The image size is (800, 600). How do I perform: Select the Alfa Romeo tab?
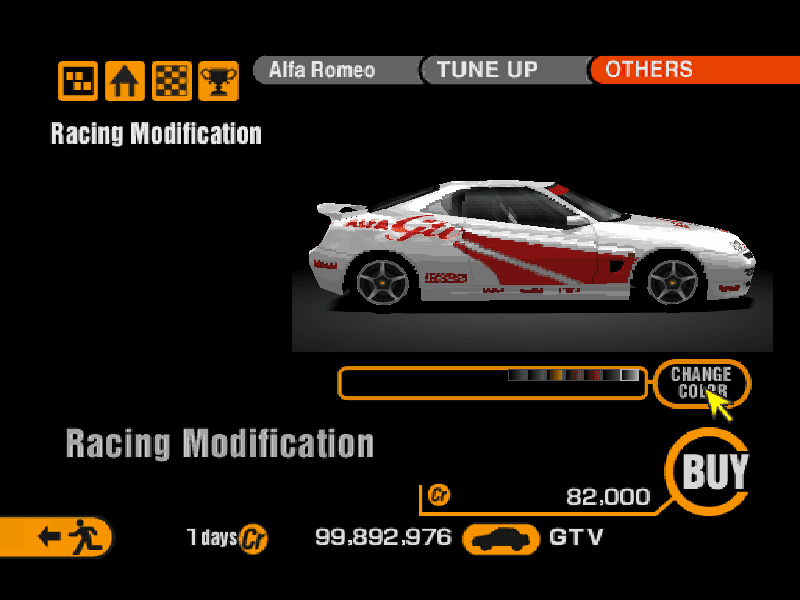(330, 70)
